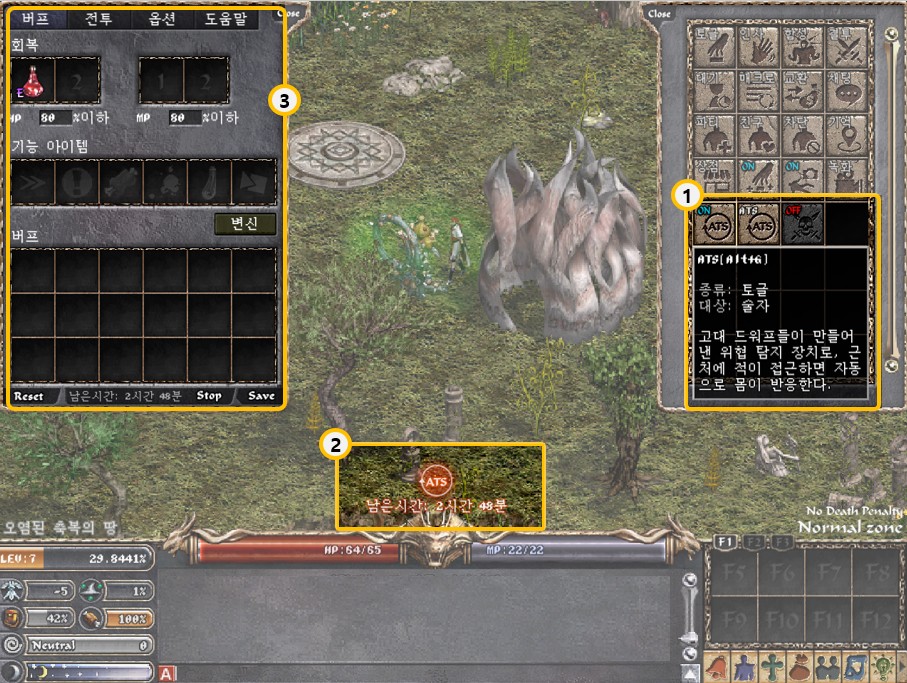The image size is (907, 683).
Task: Close the right action panel
Action: (660, 14)
